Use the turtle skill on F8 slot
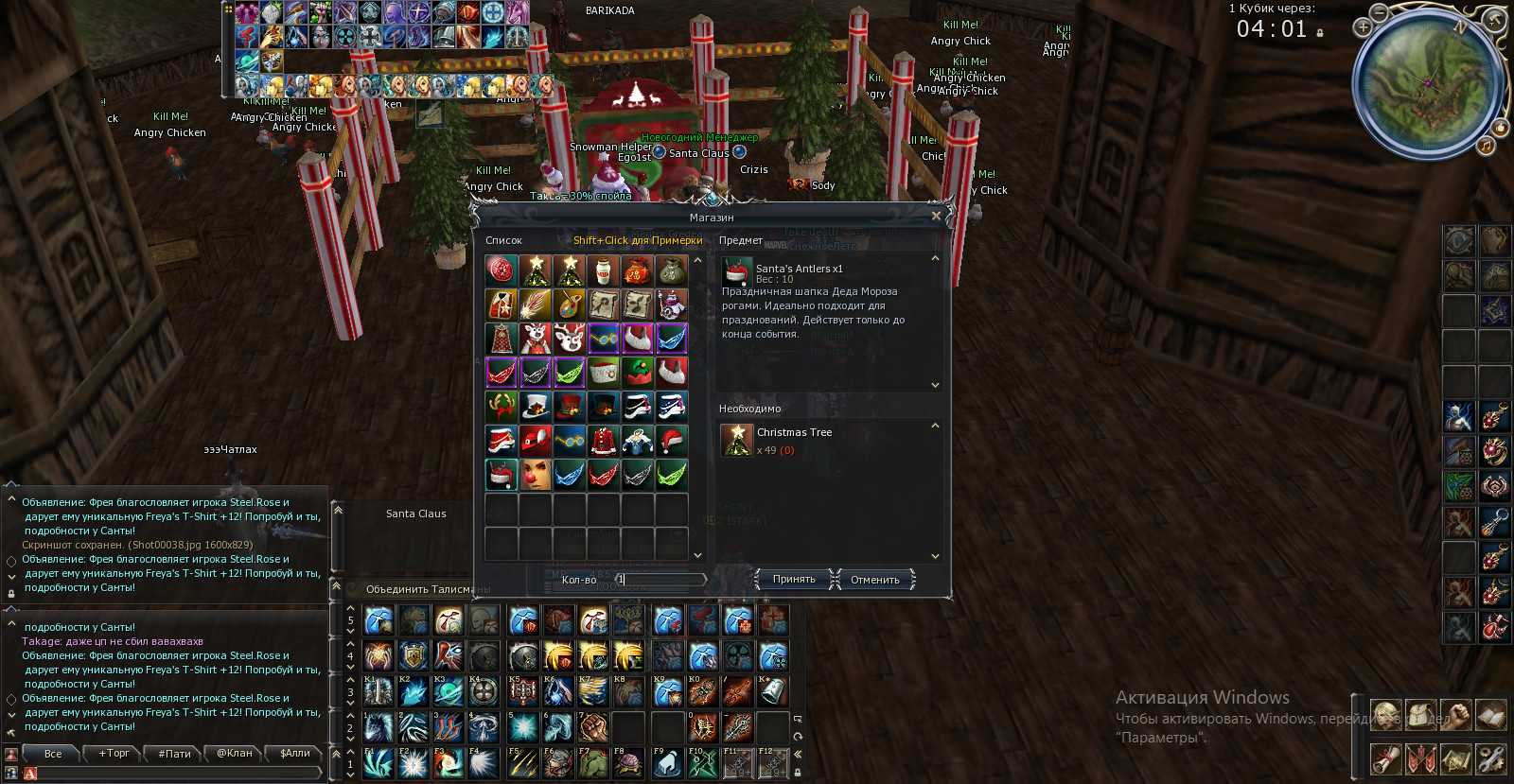The height and width of the screenshot is (784, 1514). click(x=628, y=762)
